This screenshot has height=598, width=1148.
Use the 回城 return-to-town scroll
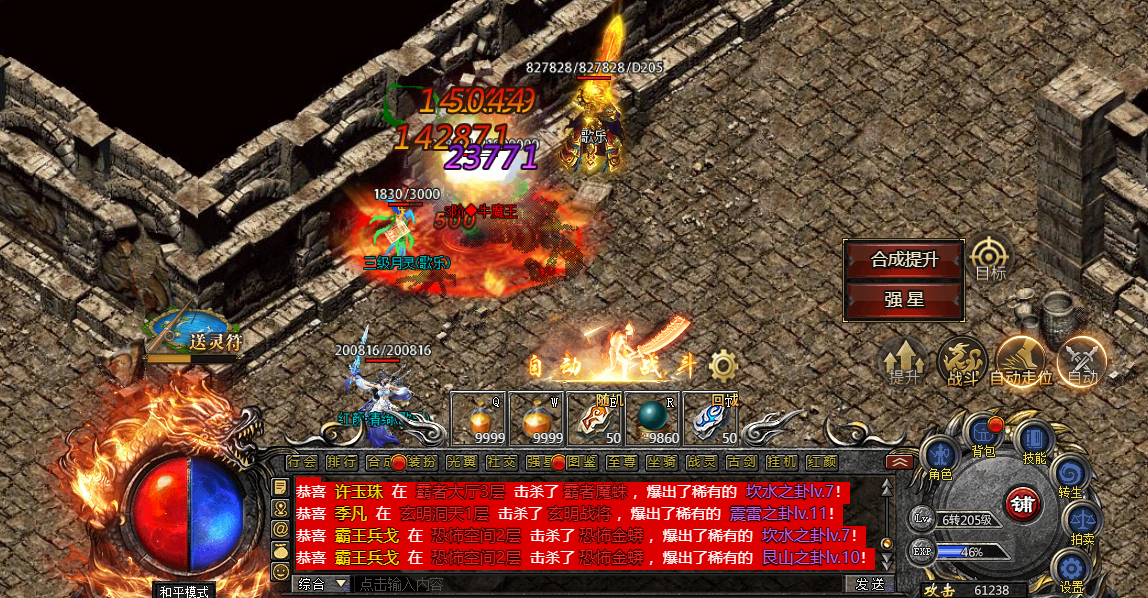point(711,418)
